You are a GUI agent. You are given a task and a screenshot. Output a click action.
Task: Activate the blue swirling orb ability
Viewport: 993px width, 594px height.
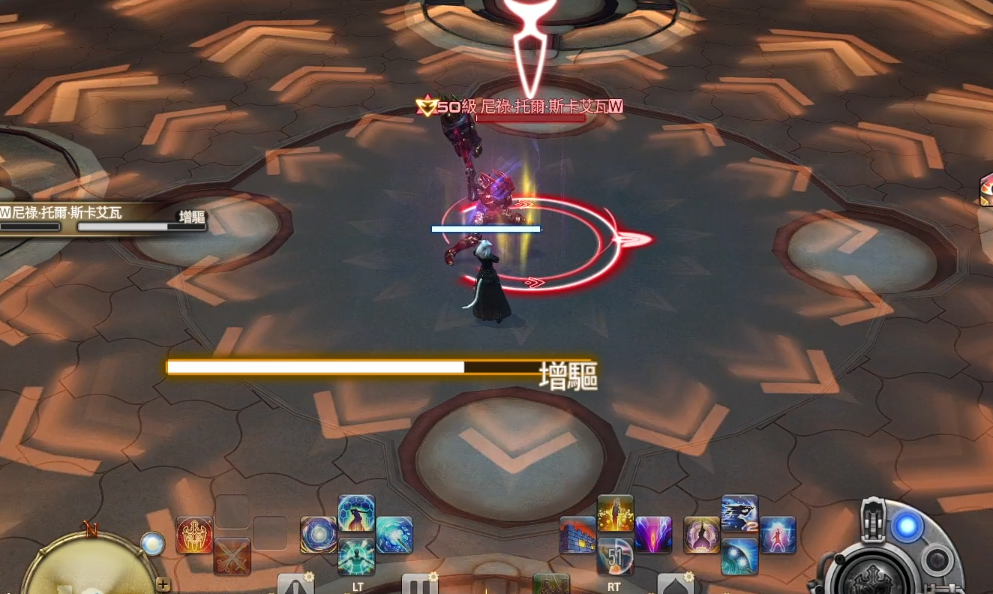[318, 535]
